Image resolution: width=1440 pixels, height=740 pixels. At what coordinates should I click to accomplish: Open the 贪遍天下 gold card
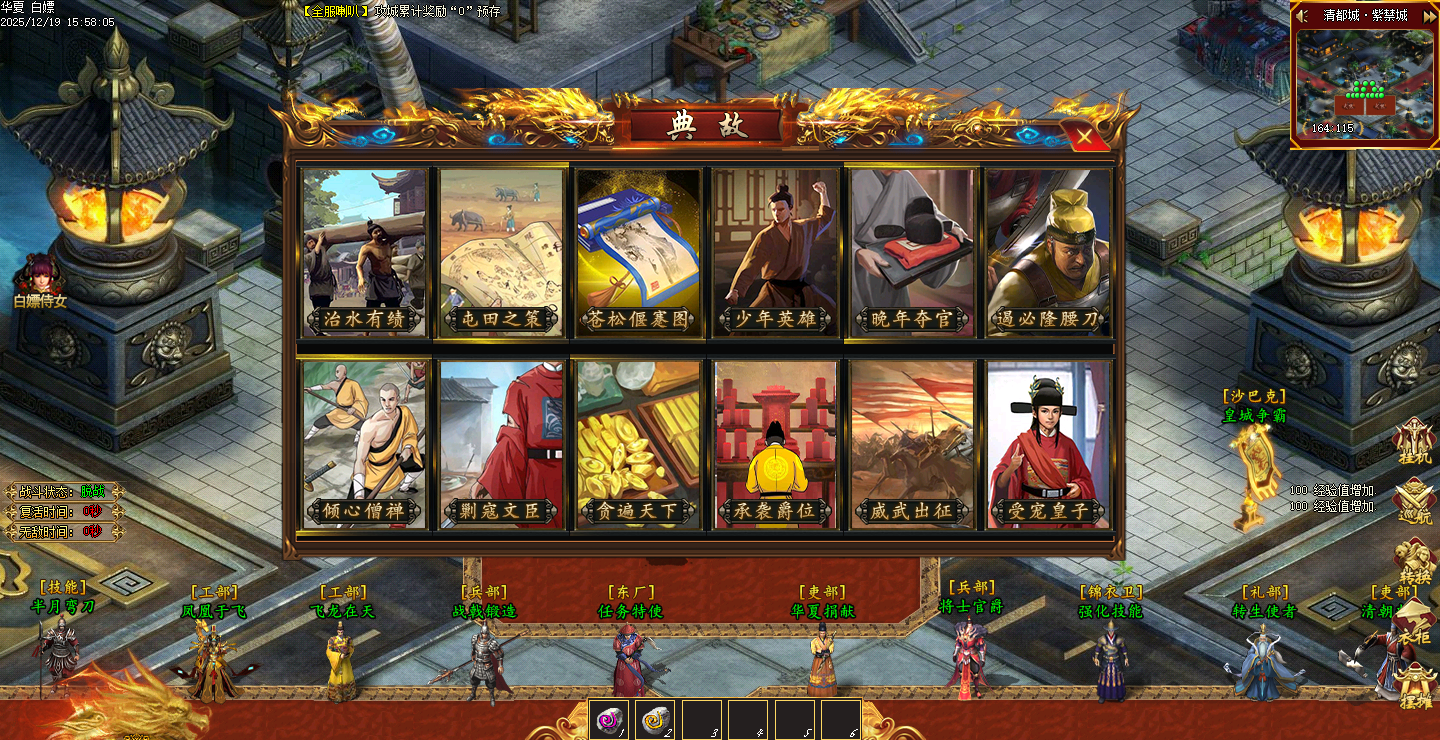638,443
